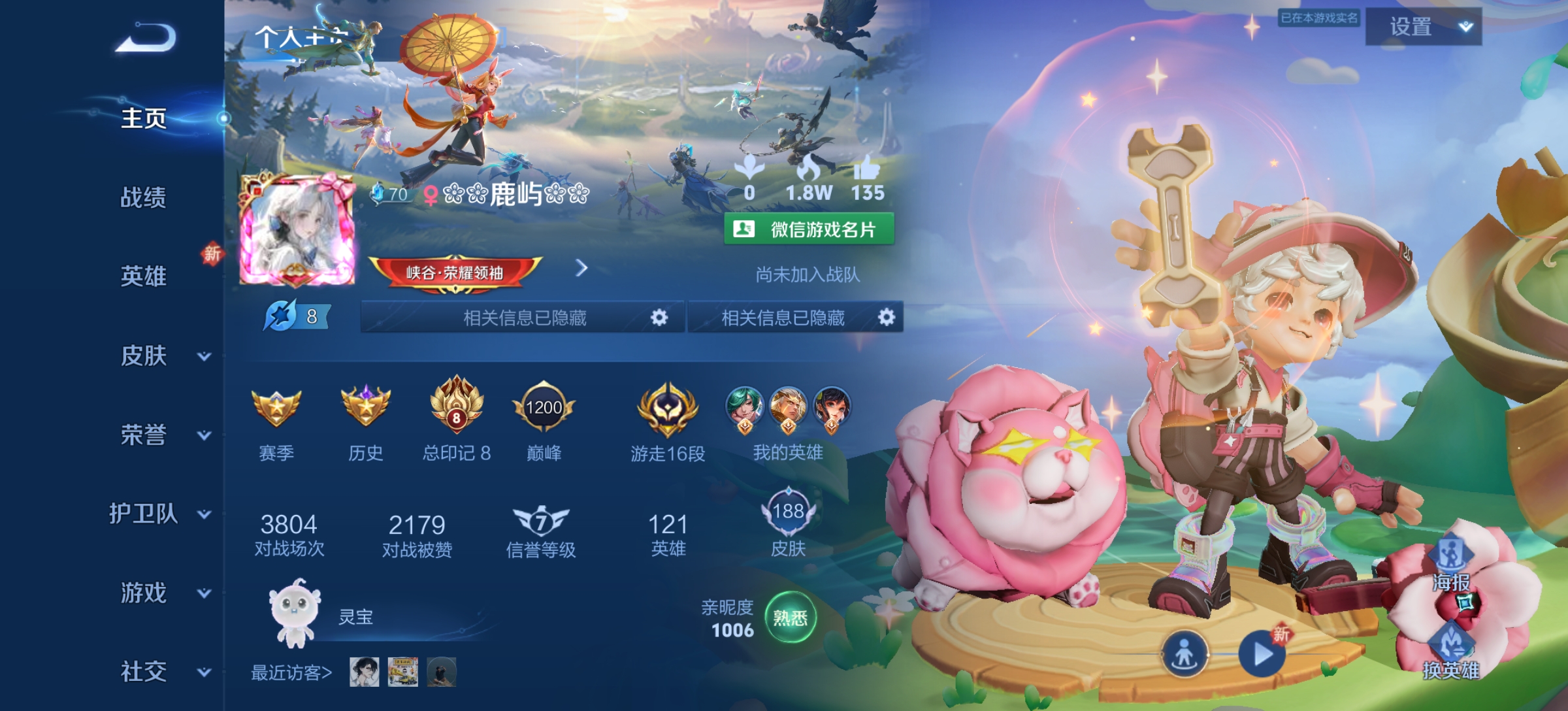Open the 英雄 sidebar tab
The width and height of the screenshot is (1568, 711).
point(142,276)
